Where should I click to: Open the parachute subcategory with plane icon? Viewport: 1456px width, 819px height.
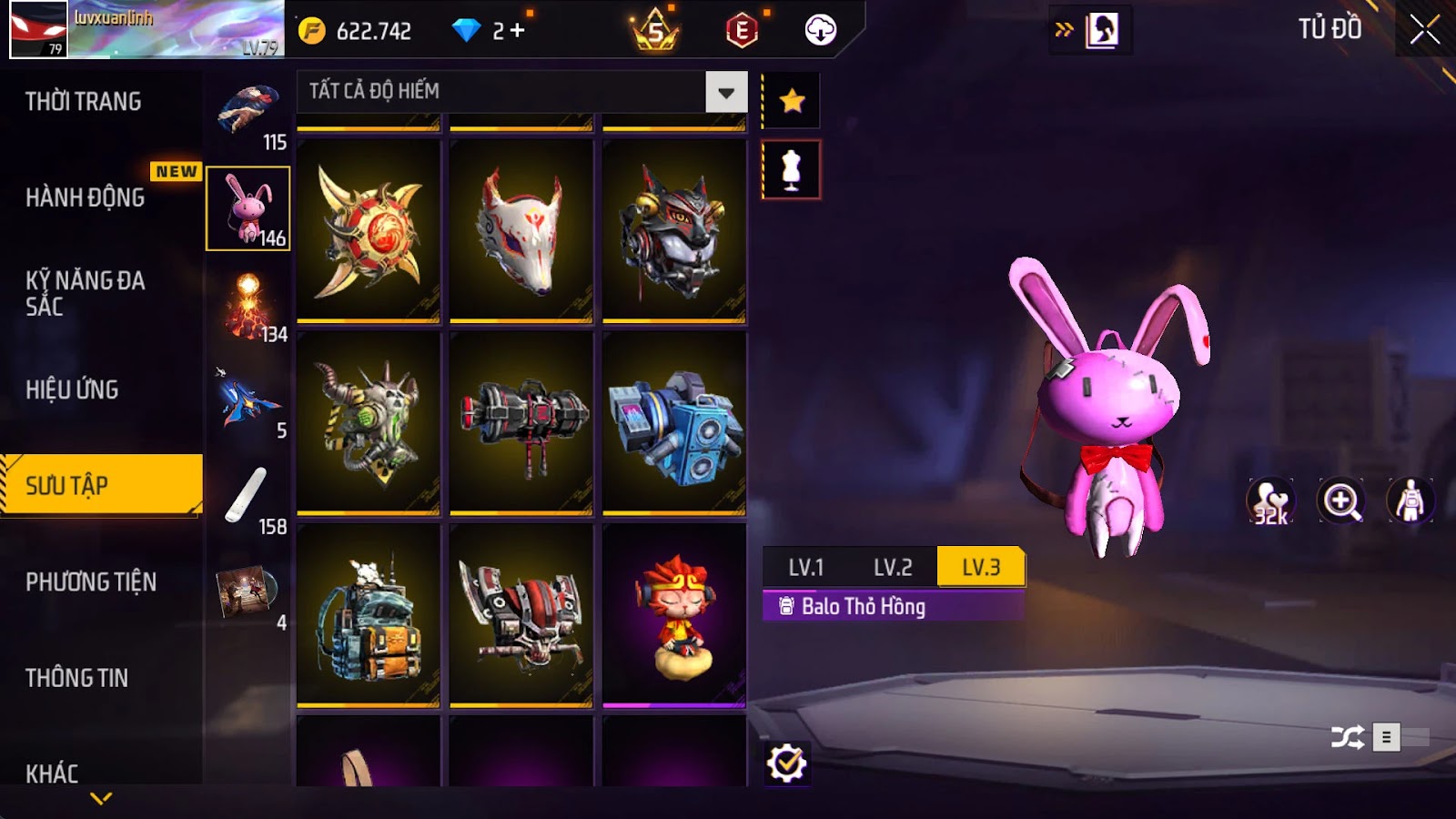[x=248, y=401]
